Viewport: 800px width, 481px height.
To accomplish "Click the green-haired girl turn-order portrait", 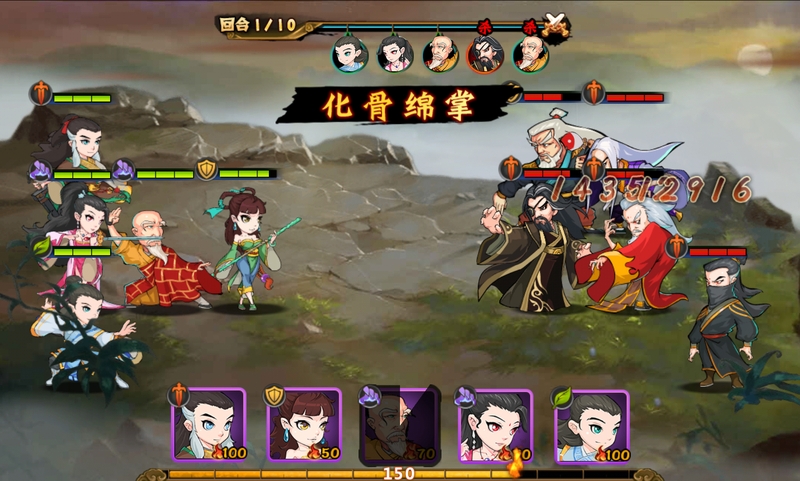I will pos(349,54).
